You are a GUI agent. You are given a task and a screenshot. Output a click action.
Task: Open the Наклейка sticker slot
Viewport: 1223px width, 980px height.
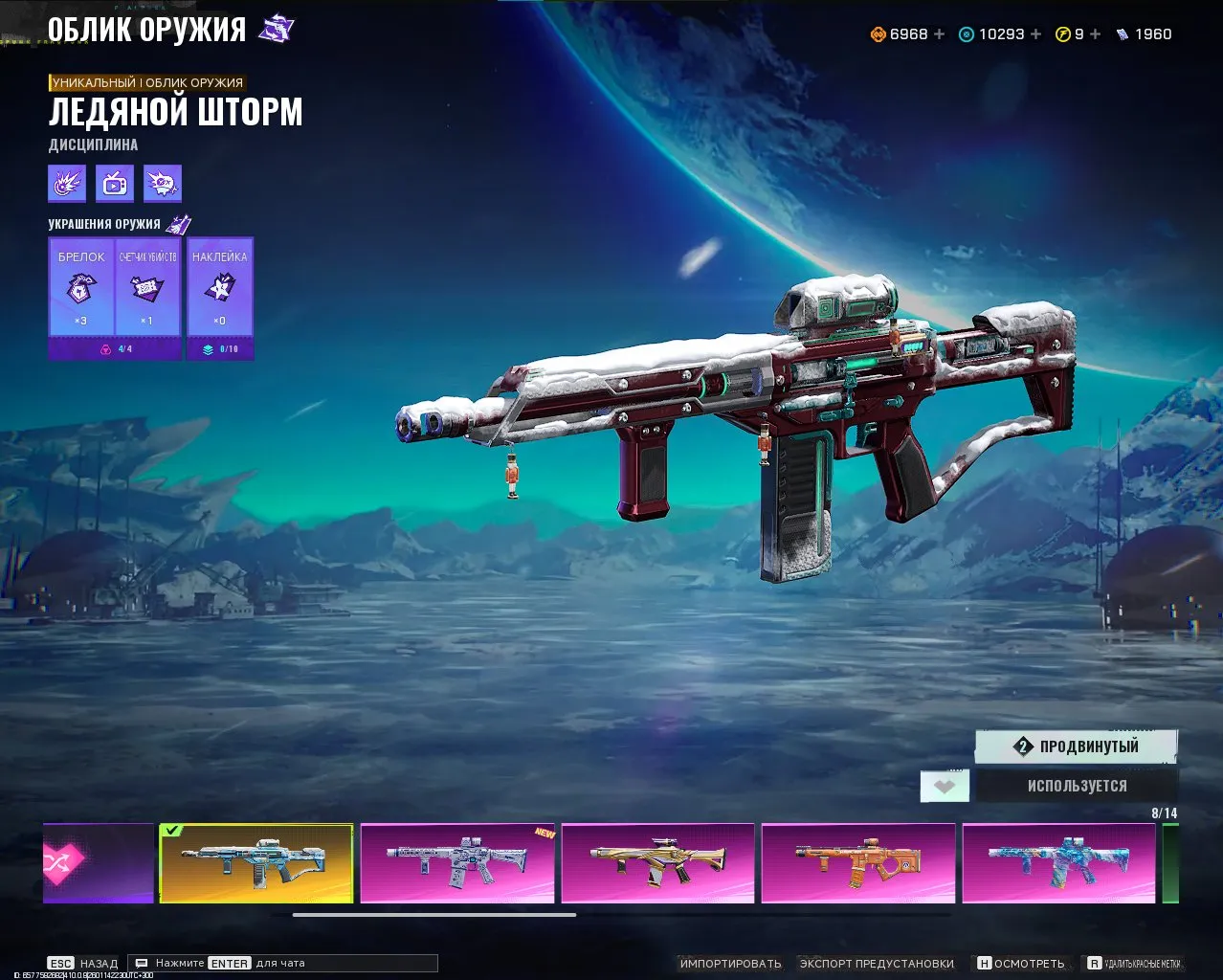[x=220, y=287]
